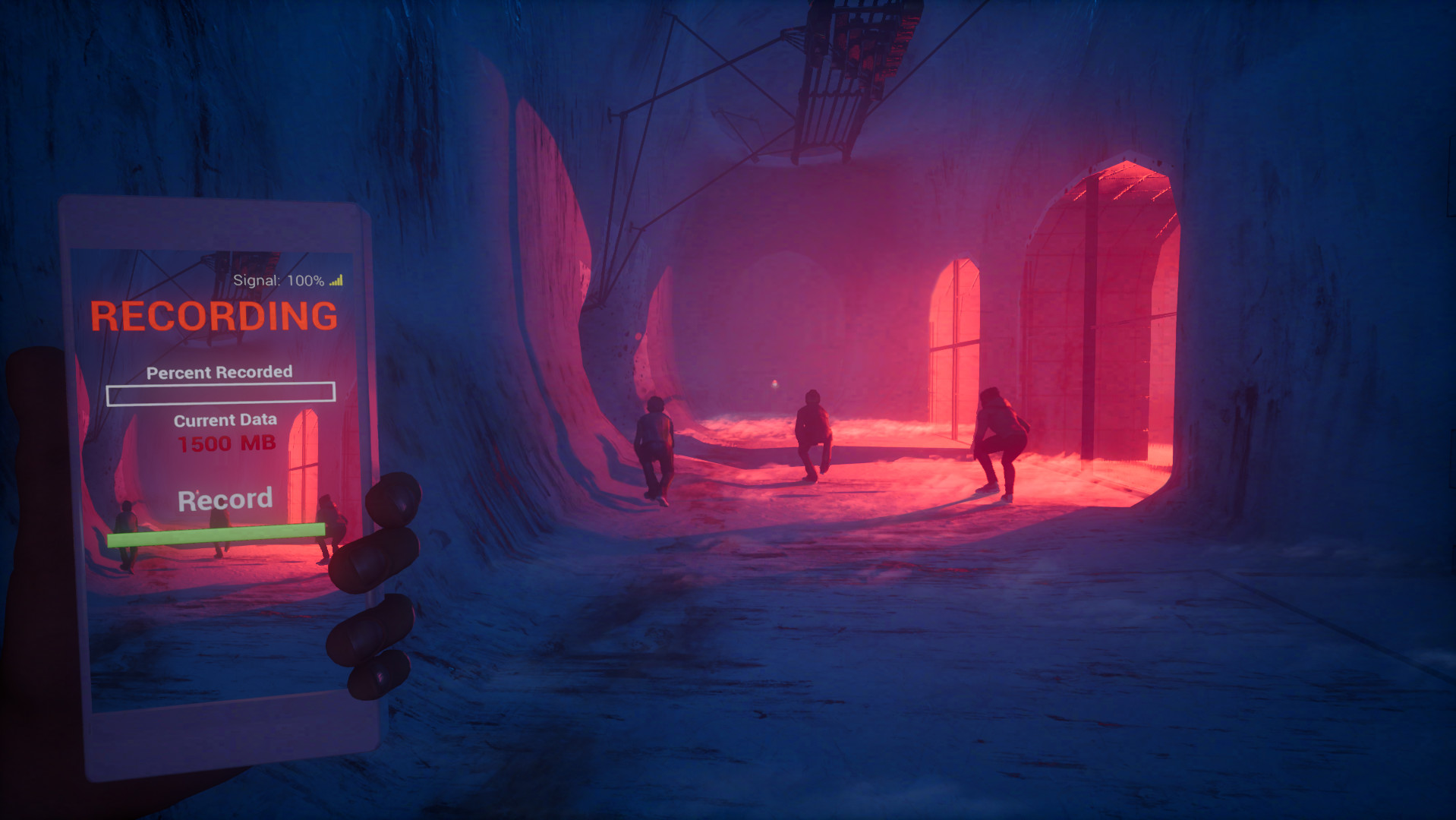This screenshot has height=820, width=1456.
Task: Click the red RECORDING header
Action: tap(215, 314)
